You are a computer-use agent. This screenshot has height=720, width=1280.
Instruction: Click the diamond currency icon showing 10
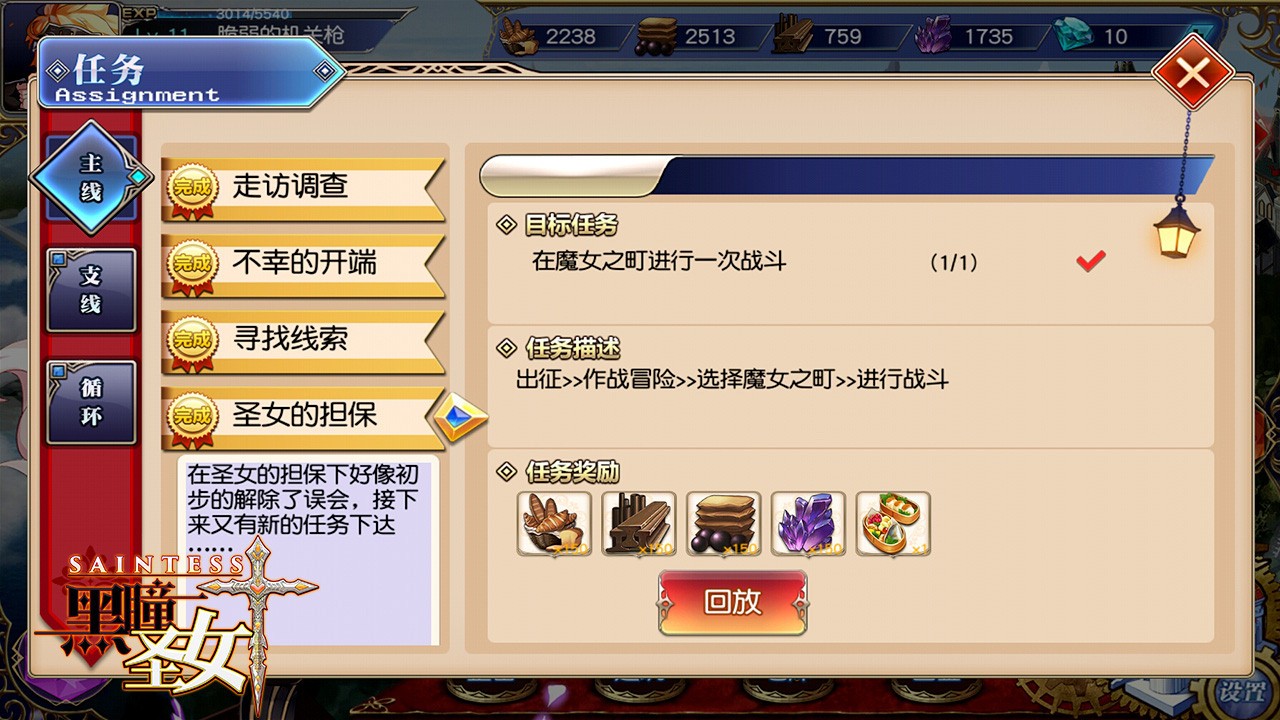coord(1073,33)
